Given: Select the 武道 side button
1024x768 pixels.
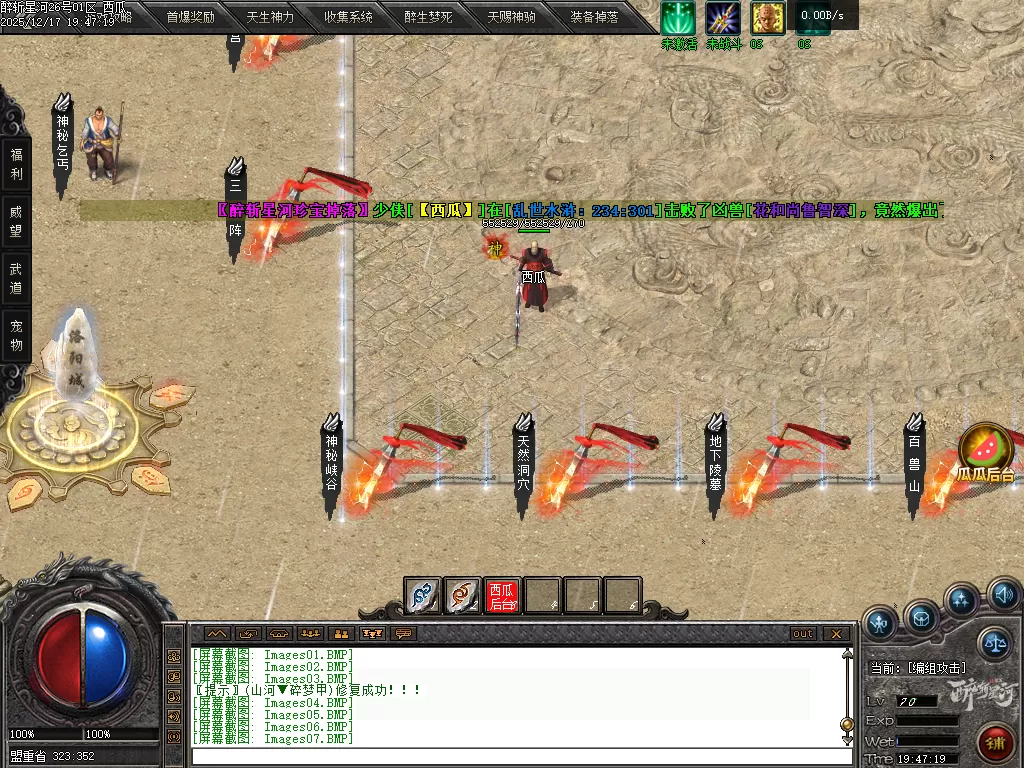Looking at the screenshot, I should point(16,278).
